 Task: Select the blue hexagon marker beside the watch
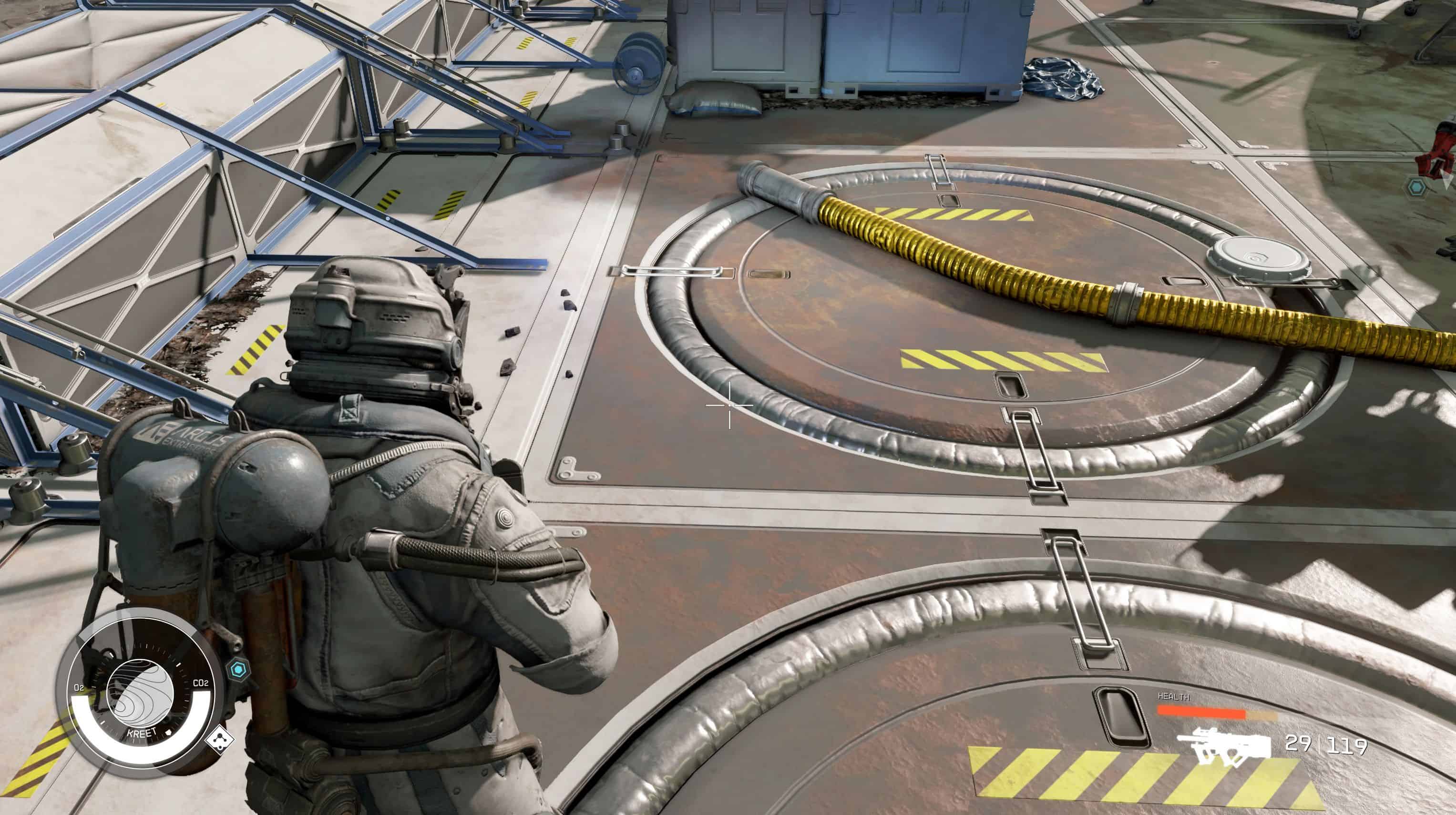pyautogui.click(x=238, y=671)
